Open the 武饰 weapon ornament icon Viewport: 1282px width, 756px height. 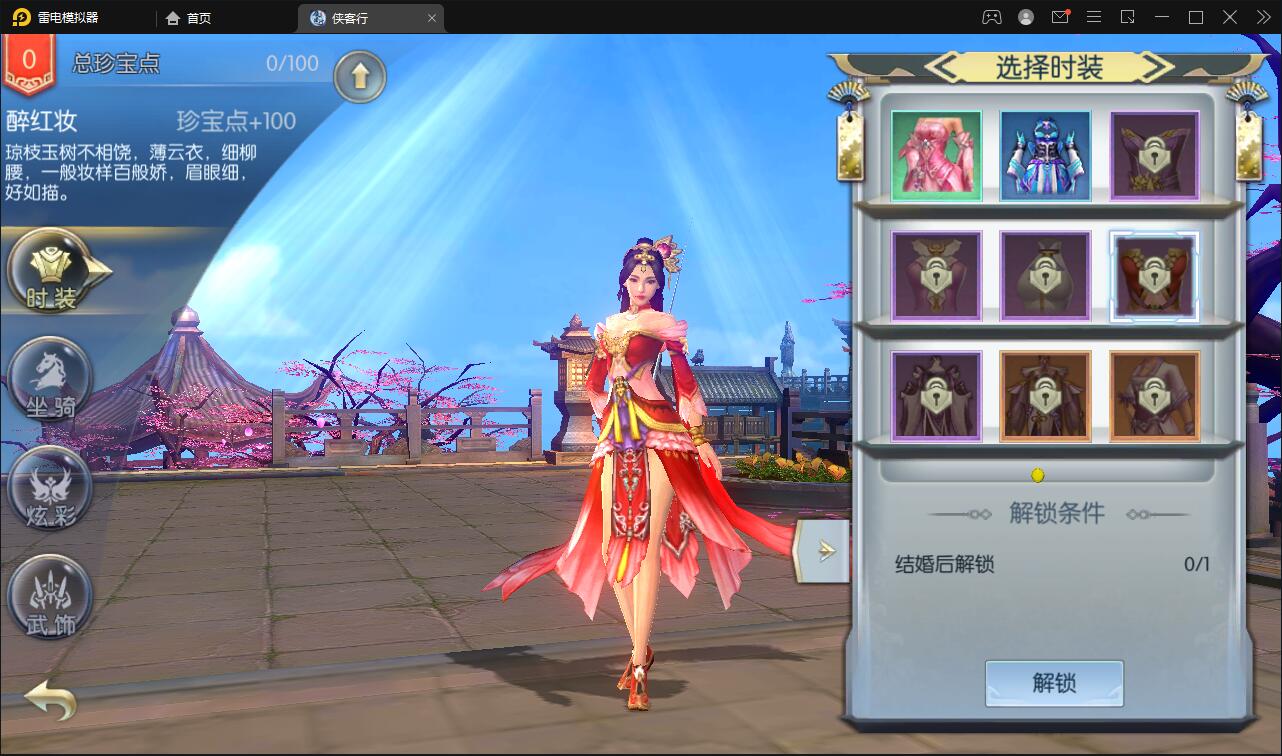point(48,597)
